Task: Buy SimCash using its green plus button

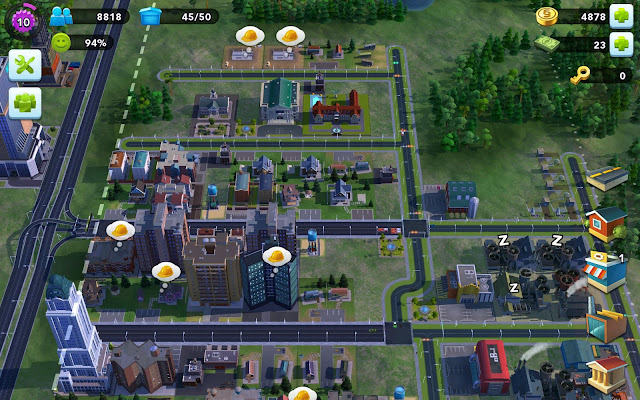Action: tap(622, 45)
